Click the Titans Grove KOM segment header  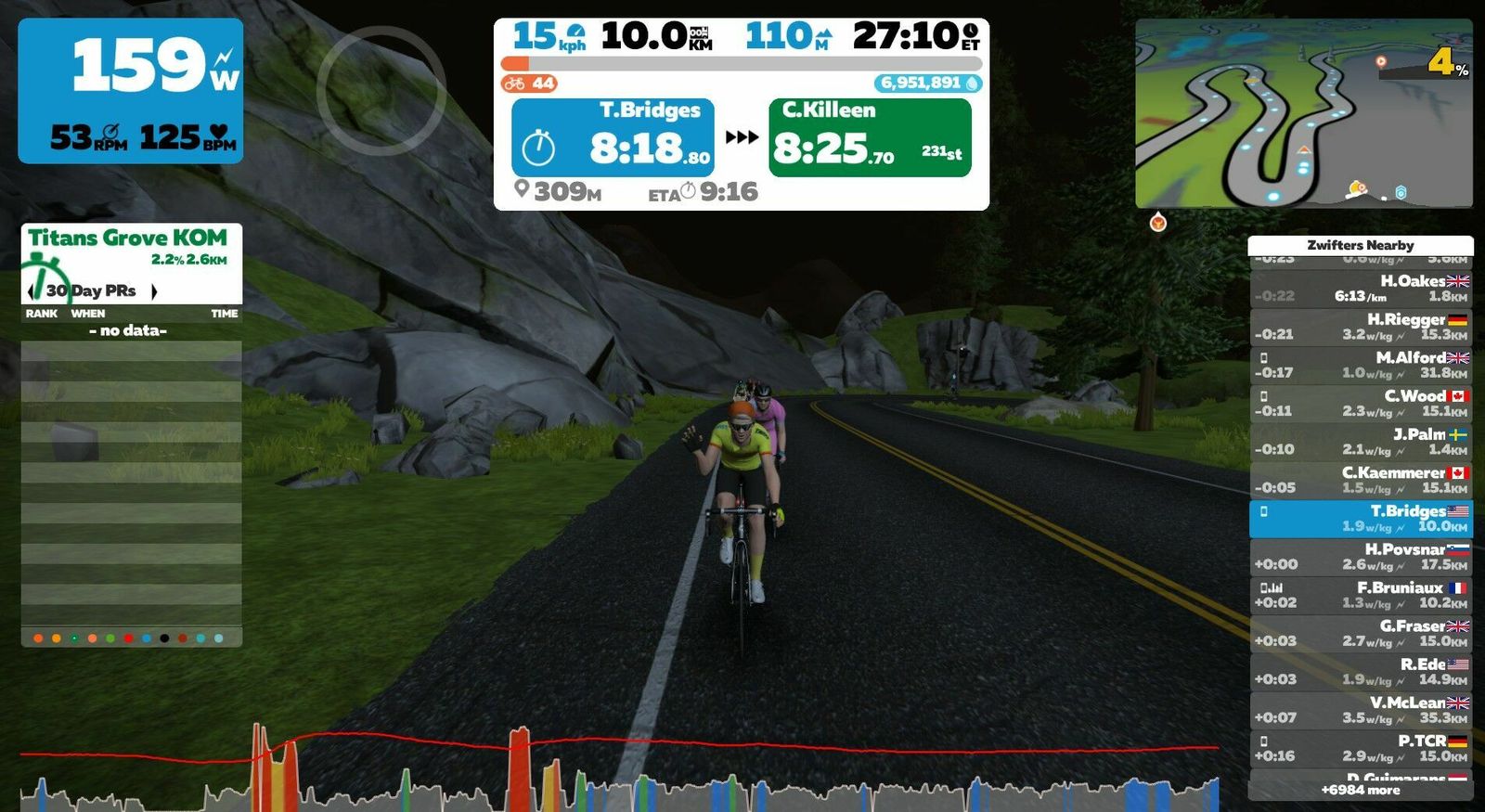(x=127, y=238)
